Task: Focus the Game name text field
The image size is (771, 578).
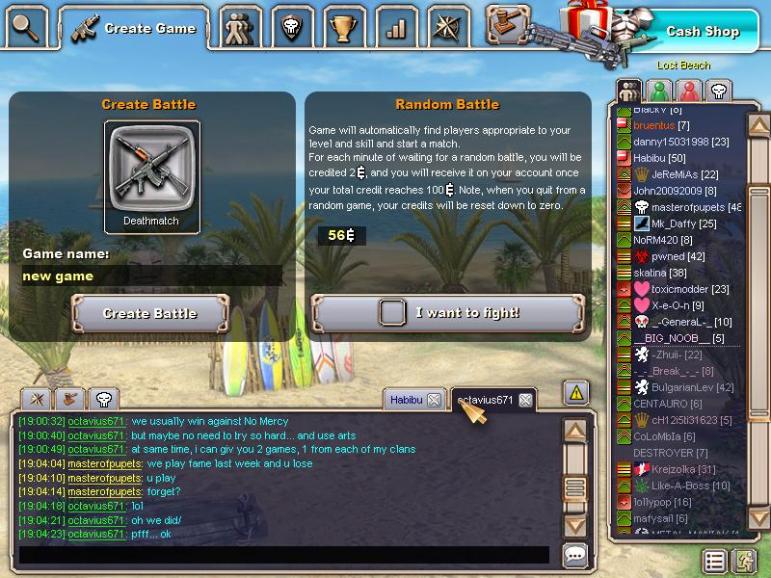Action: pos(150,276)
